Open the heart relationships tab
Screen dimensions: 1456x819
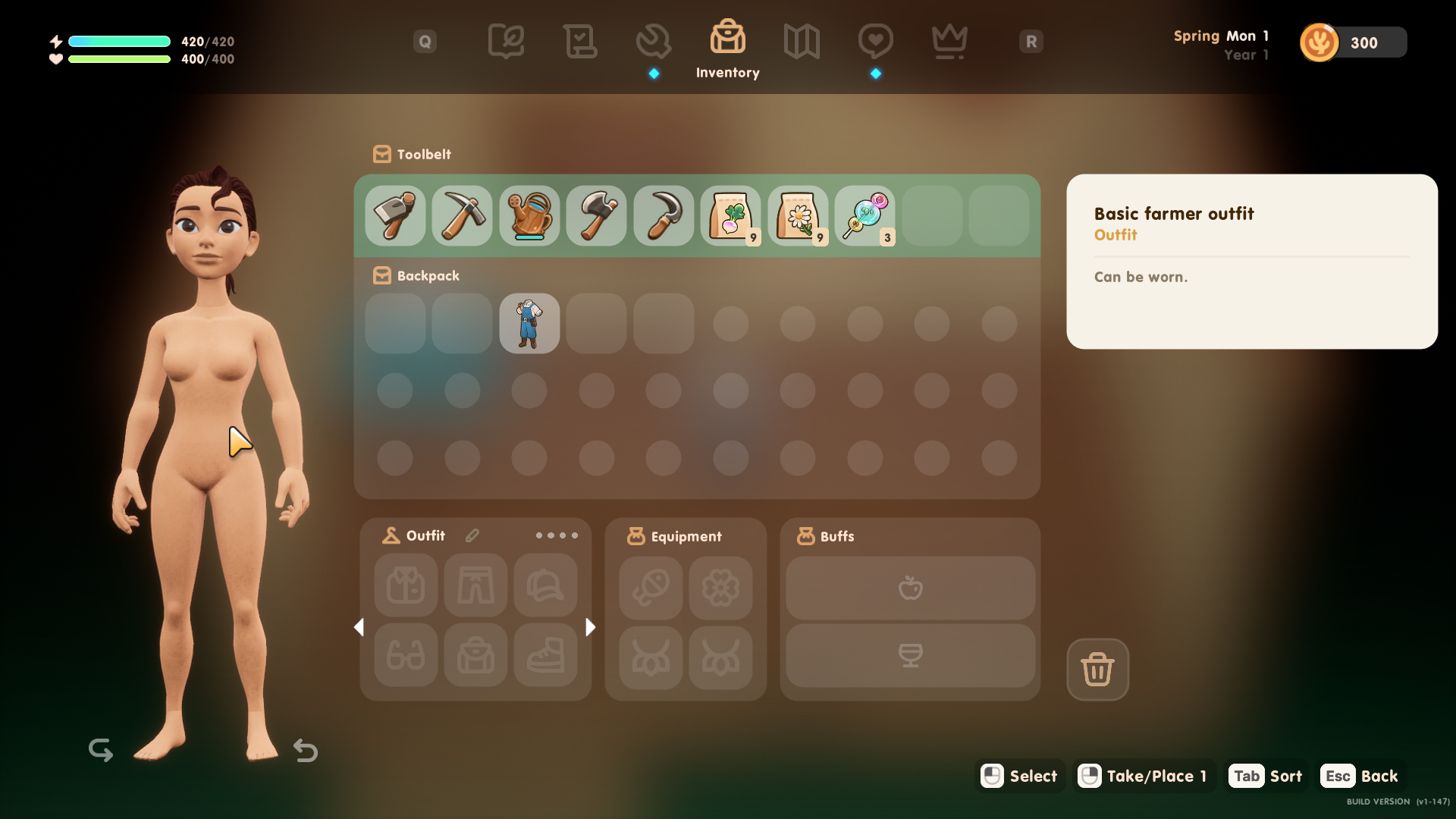[875, 41]
